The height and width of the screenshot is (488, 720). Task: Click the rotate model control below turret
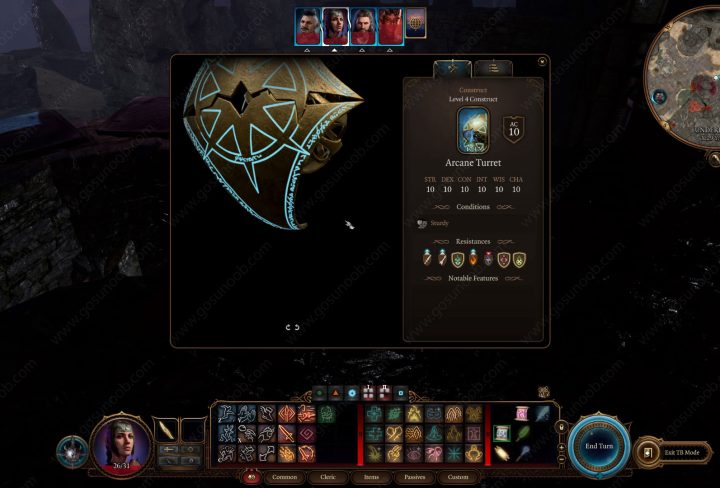pos(293,327)
